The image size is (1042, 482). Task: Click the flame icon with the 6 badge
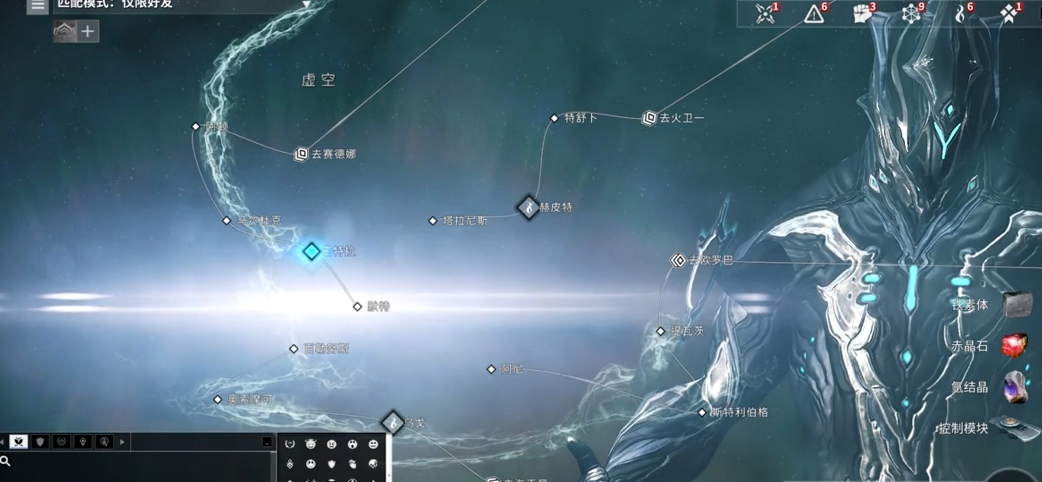point(961,14)
